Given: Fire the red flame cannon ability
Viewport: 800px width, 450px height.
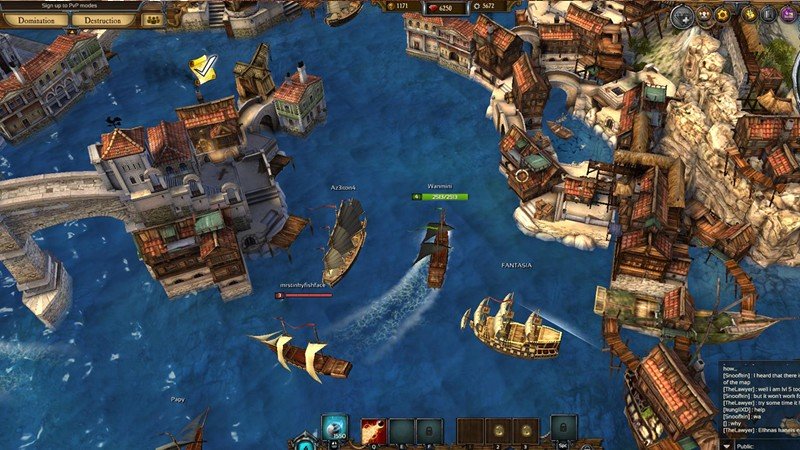Looking at the screenshot, I should point(374,430).
